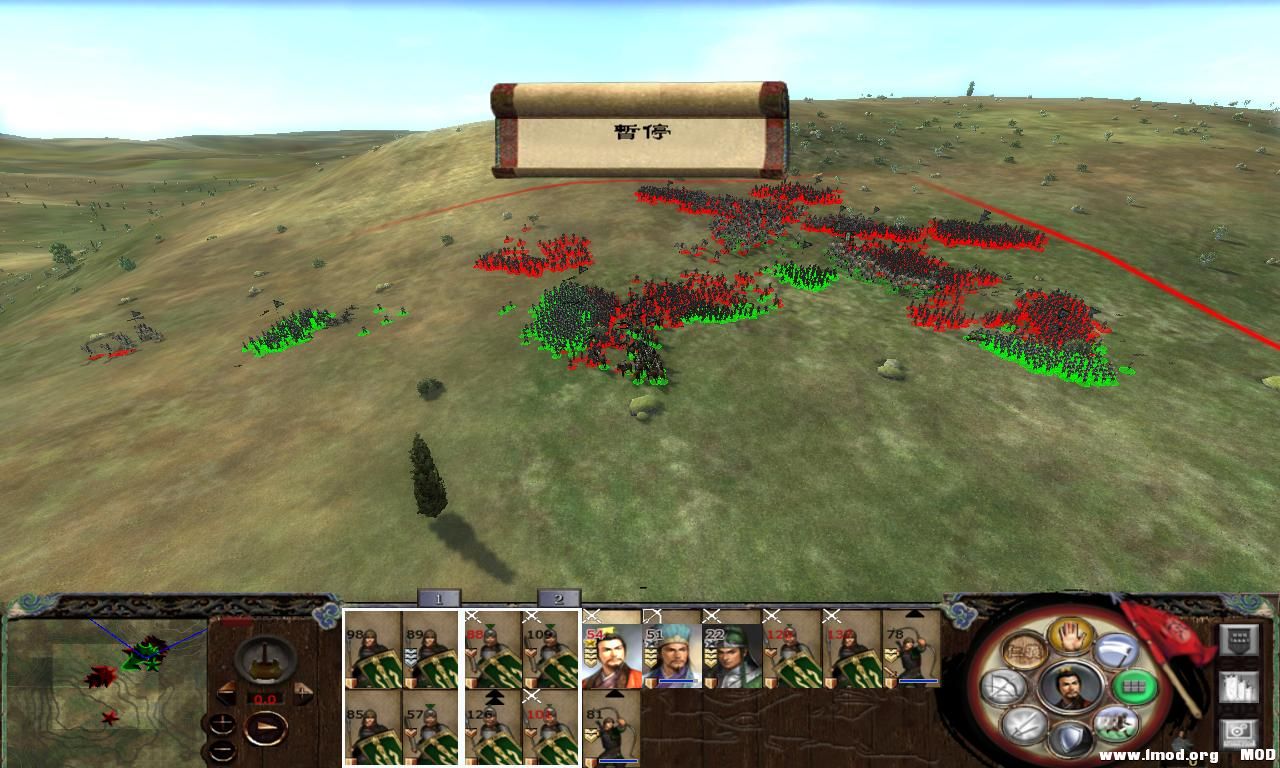Open the battle statistics icon on the right panel
This screenshot has width=1280, height=768.
[1238, 686]
